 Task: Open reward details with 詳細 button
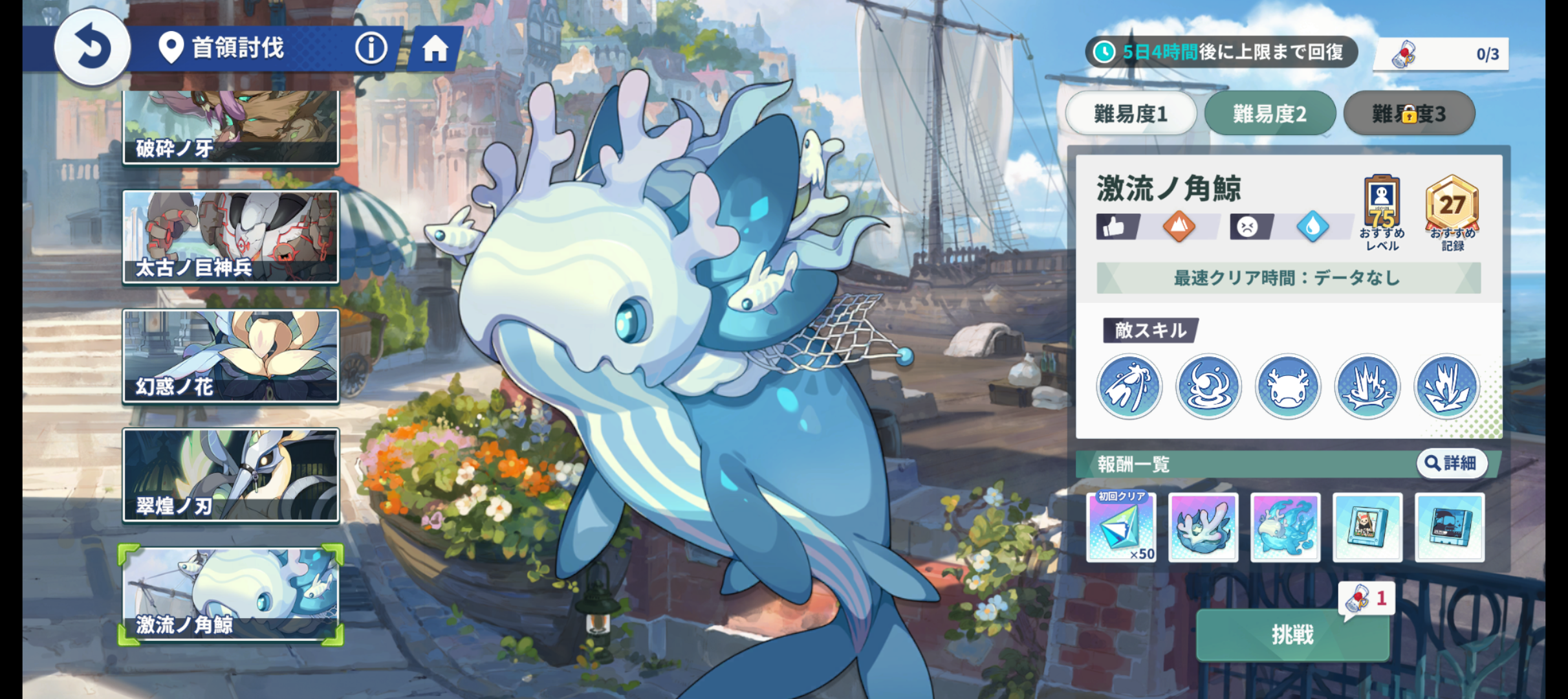[1452, 463]
